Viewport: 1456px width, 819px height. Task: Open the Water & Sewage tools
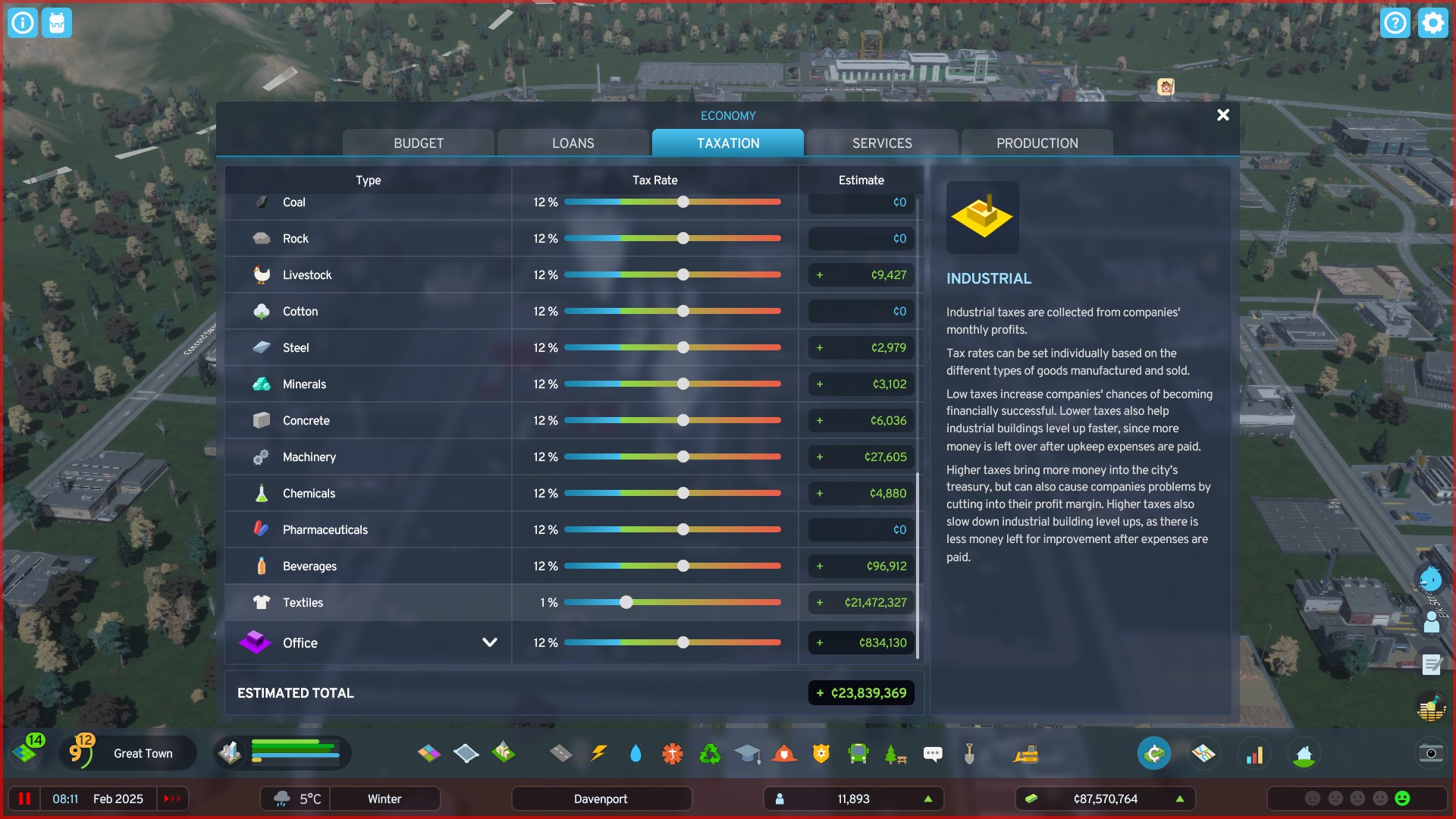[x=635, y=753]
